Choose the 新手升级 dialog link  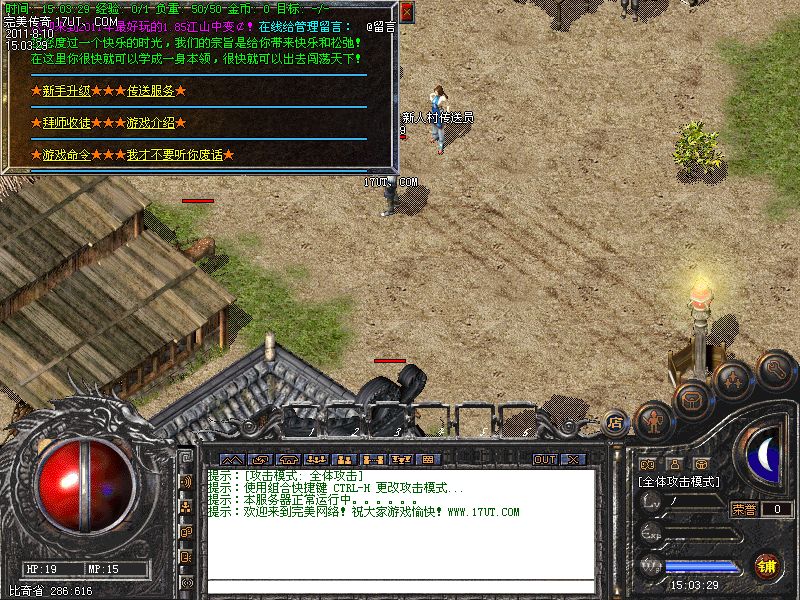[x=66, y=91]
